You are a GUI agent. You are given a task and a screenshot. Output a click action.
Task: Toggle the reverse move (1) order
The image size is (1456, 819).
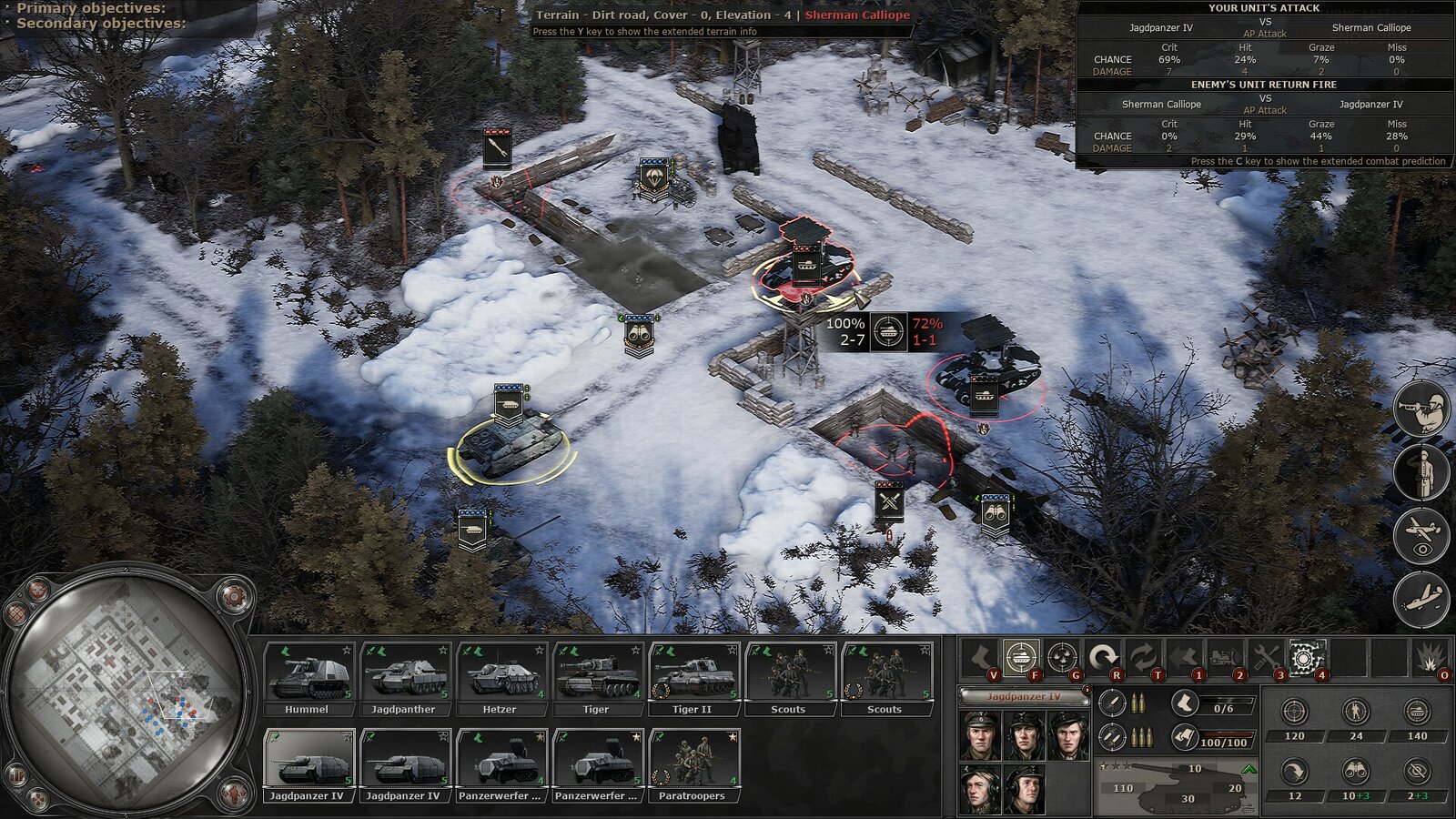1182,656
